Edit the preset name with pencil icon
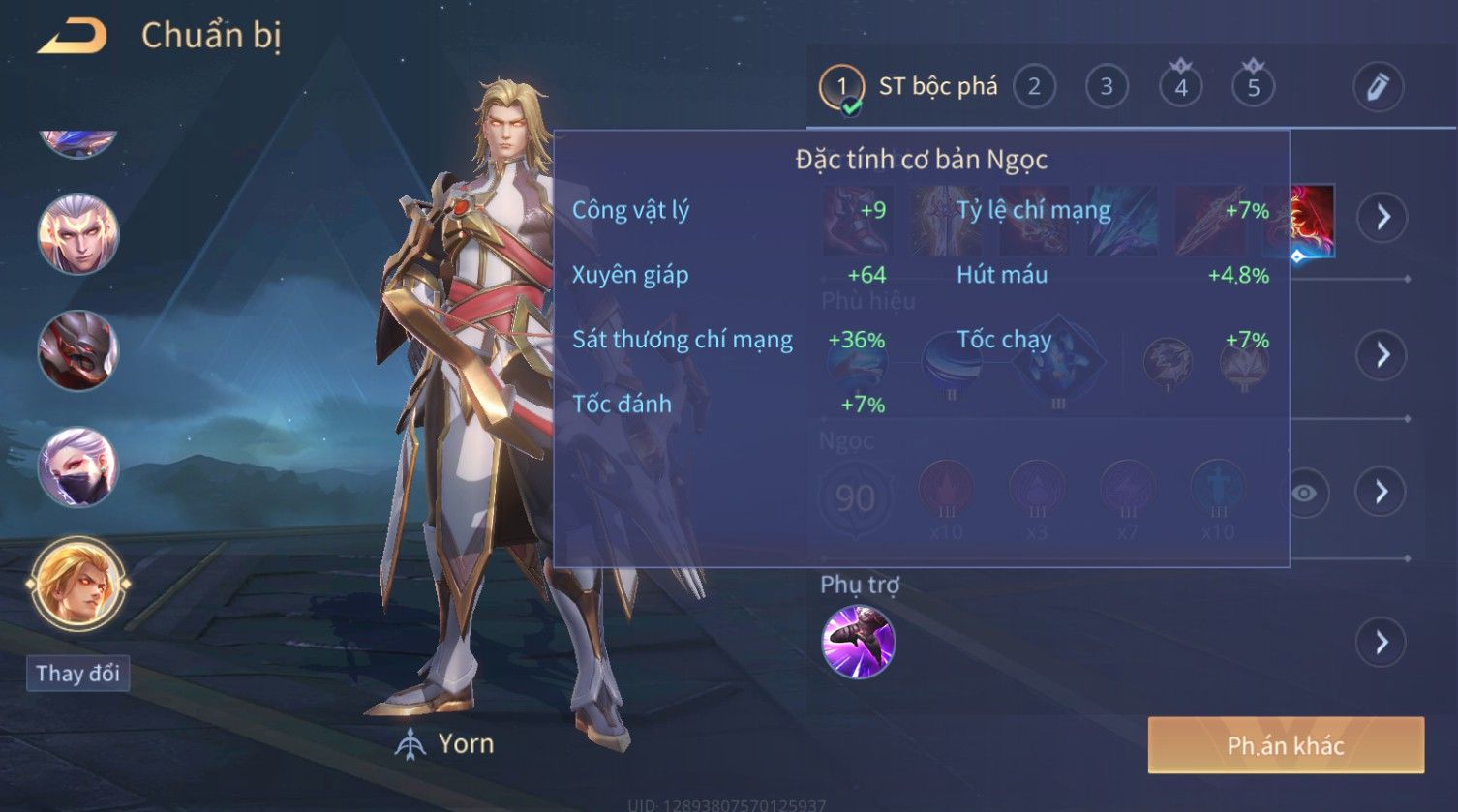 (x=1378, y=87)
